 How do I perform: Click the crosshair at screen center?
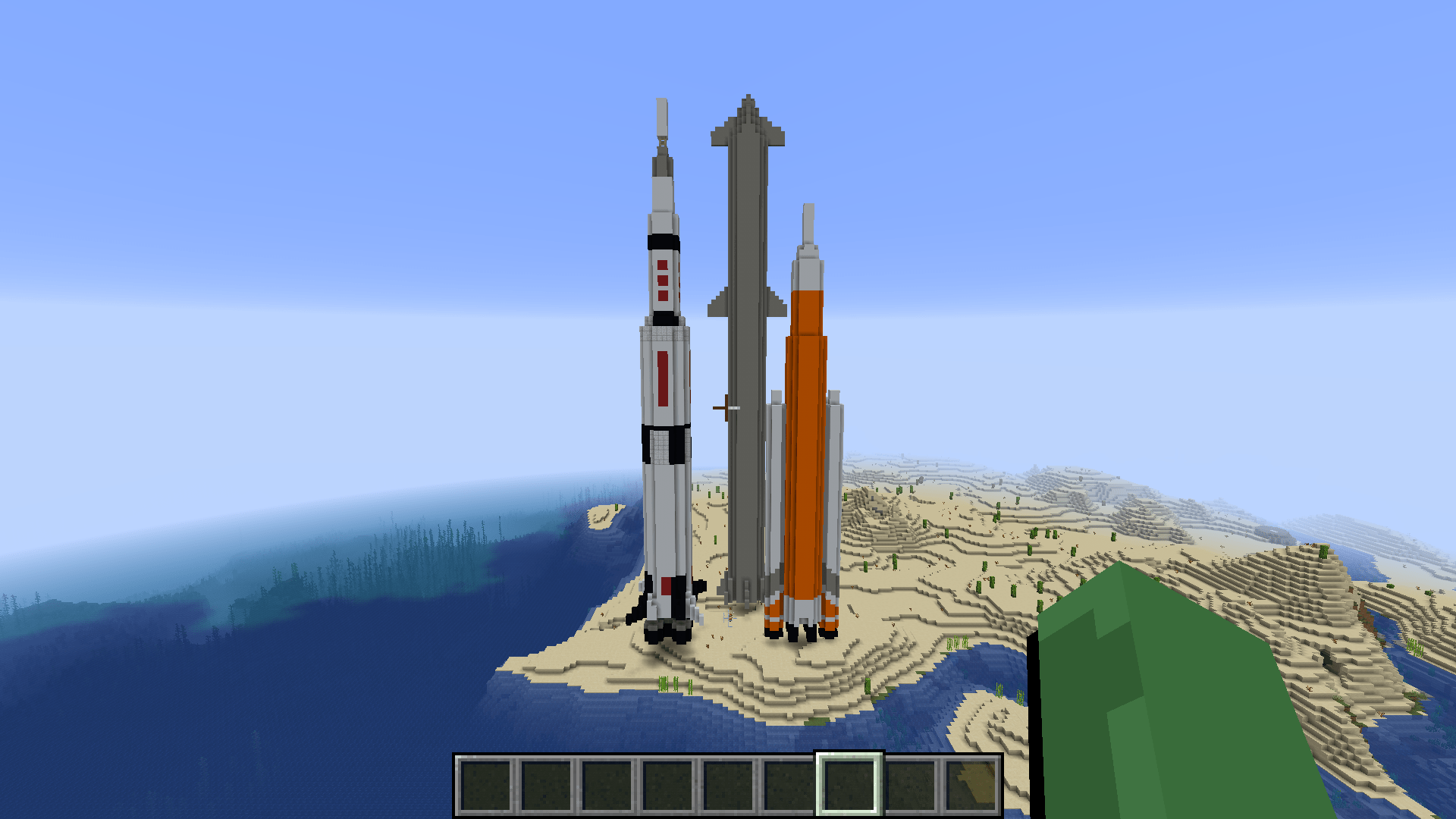pos(728,409)
